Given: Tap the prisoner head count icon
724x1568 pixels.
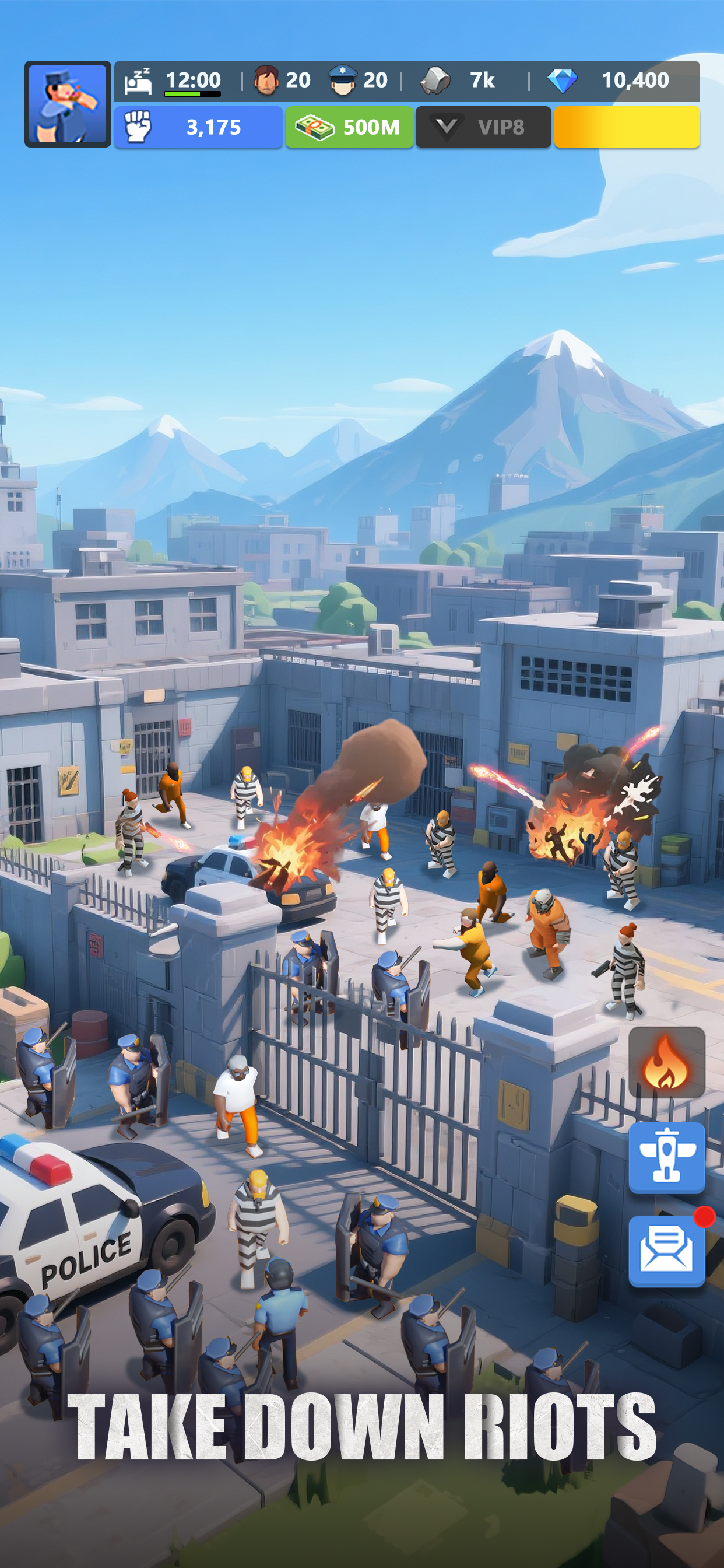Looking at the screenshot, I should [x=266, y=80].
